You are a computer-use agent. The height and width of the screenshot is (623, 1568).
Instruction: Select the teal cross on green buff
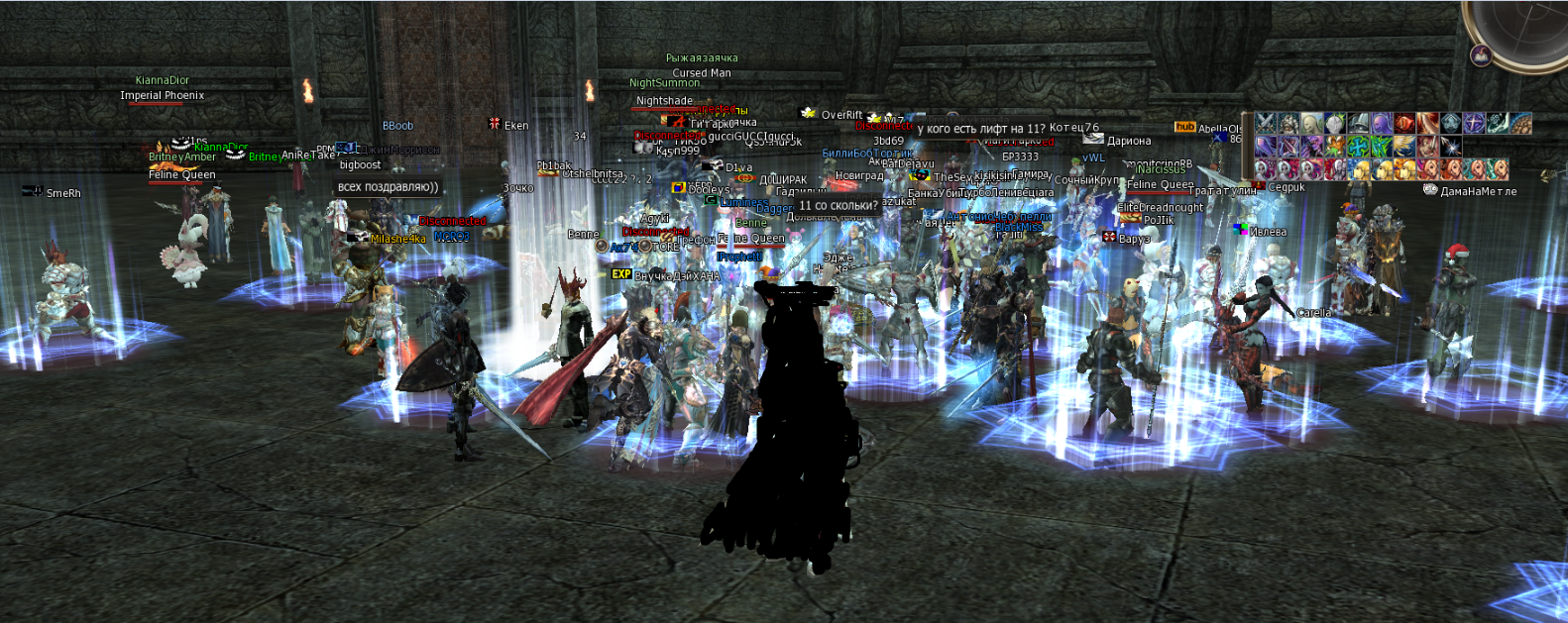pyautogui.click(x=1358, y=147)
